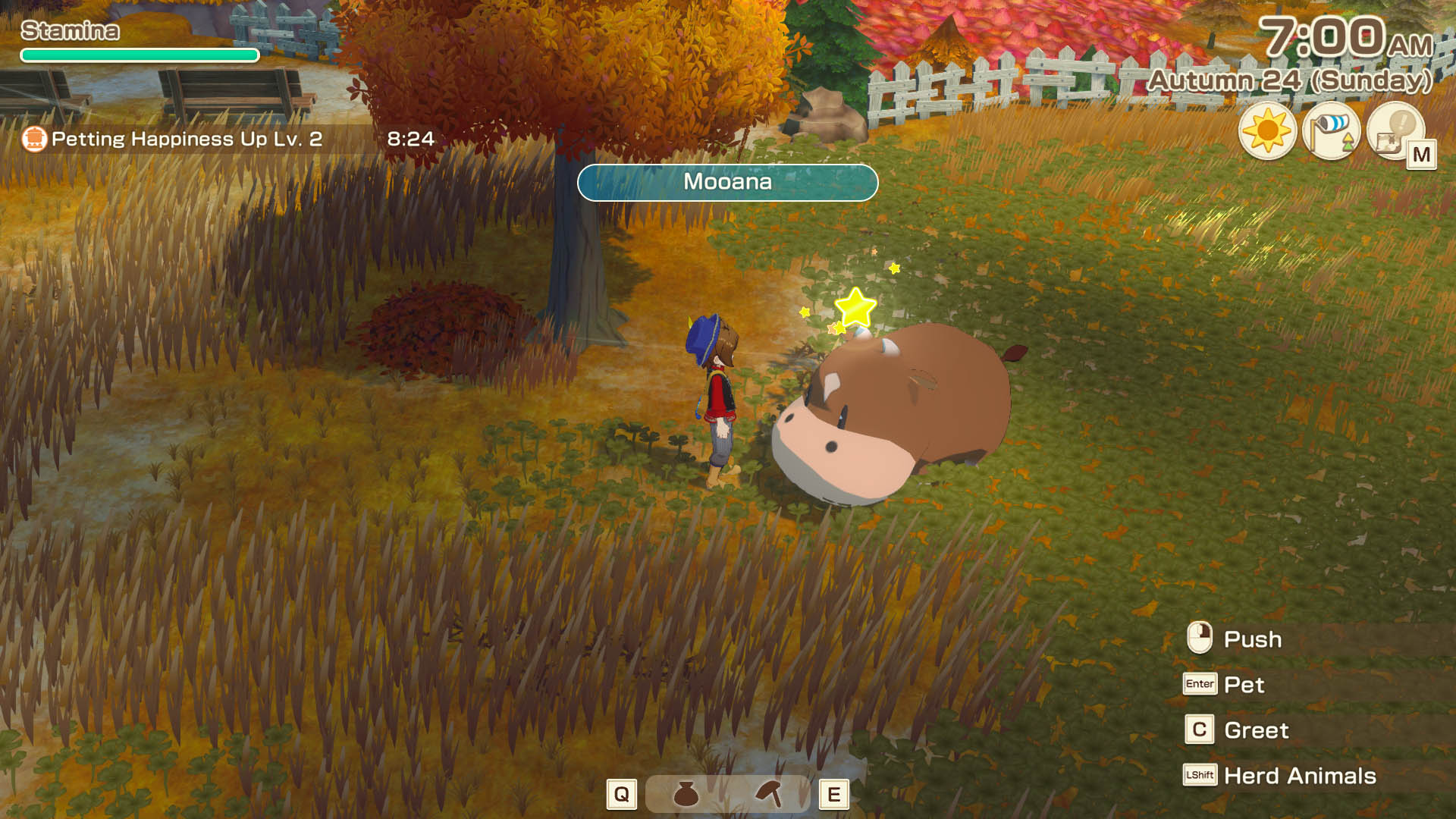This screenshot has width=1456, height=819.
Task: Select the hammer tool in the bottom bar
Action: [770, 794]
